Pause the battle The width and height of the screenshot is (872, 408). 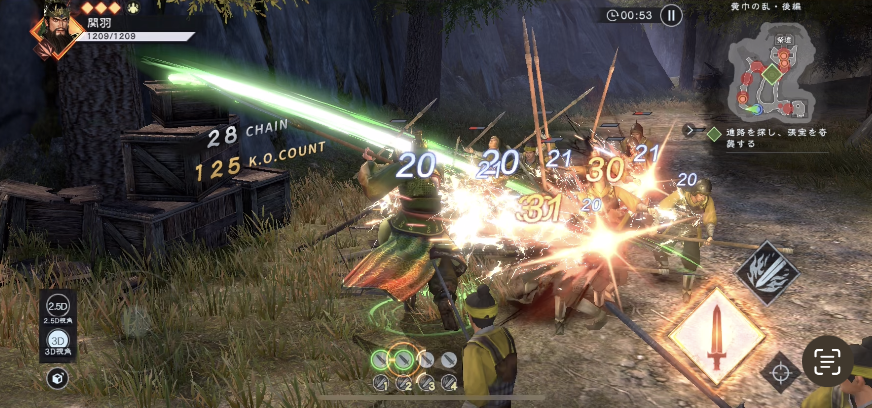(671, 15)
